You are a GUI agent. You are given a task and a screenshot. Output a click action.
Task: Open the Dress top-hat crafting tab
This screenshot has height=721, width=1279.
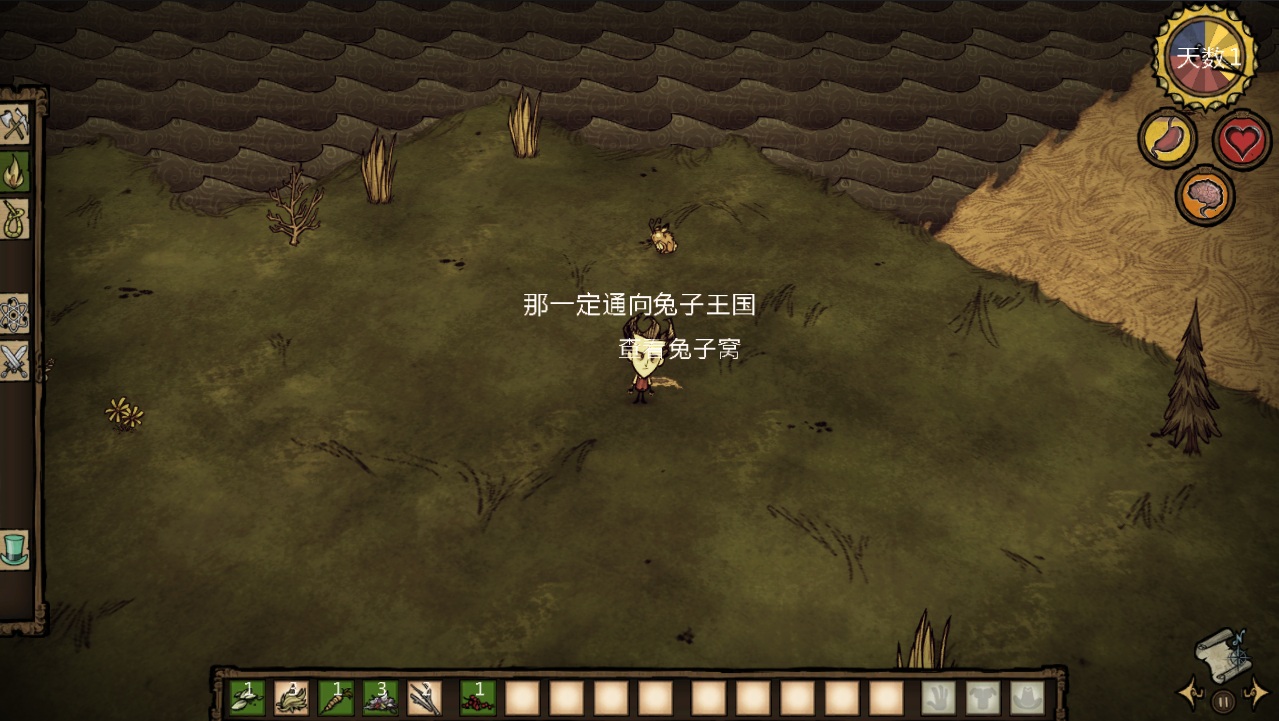pos(14,549)
